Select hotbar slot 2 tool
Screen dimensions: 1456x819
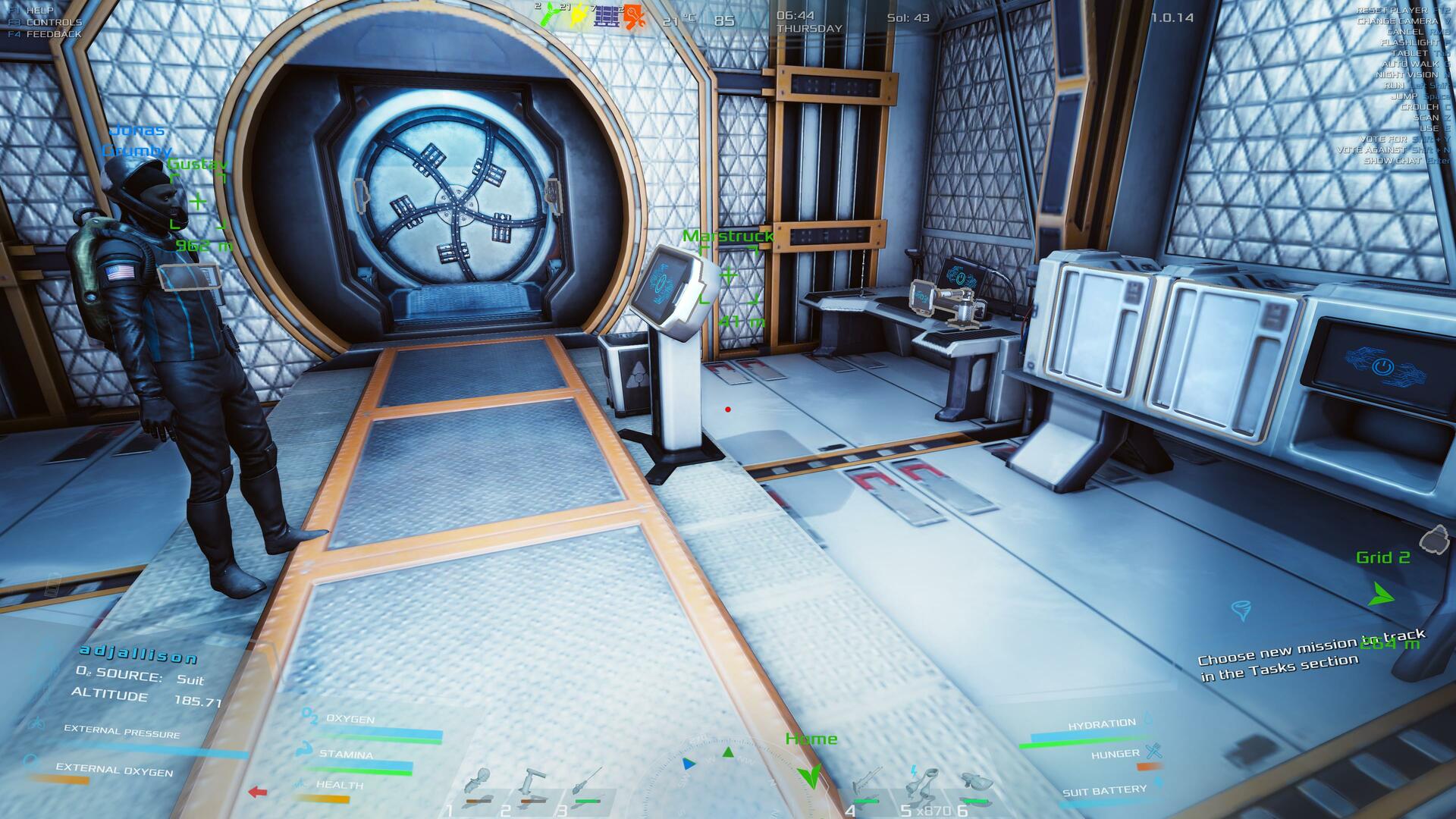(x=532, y=786)
